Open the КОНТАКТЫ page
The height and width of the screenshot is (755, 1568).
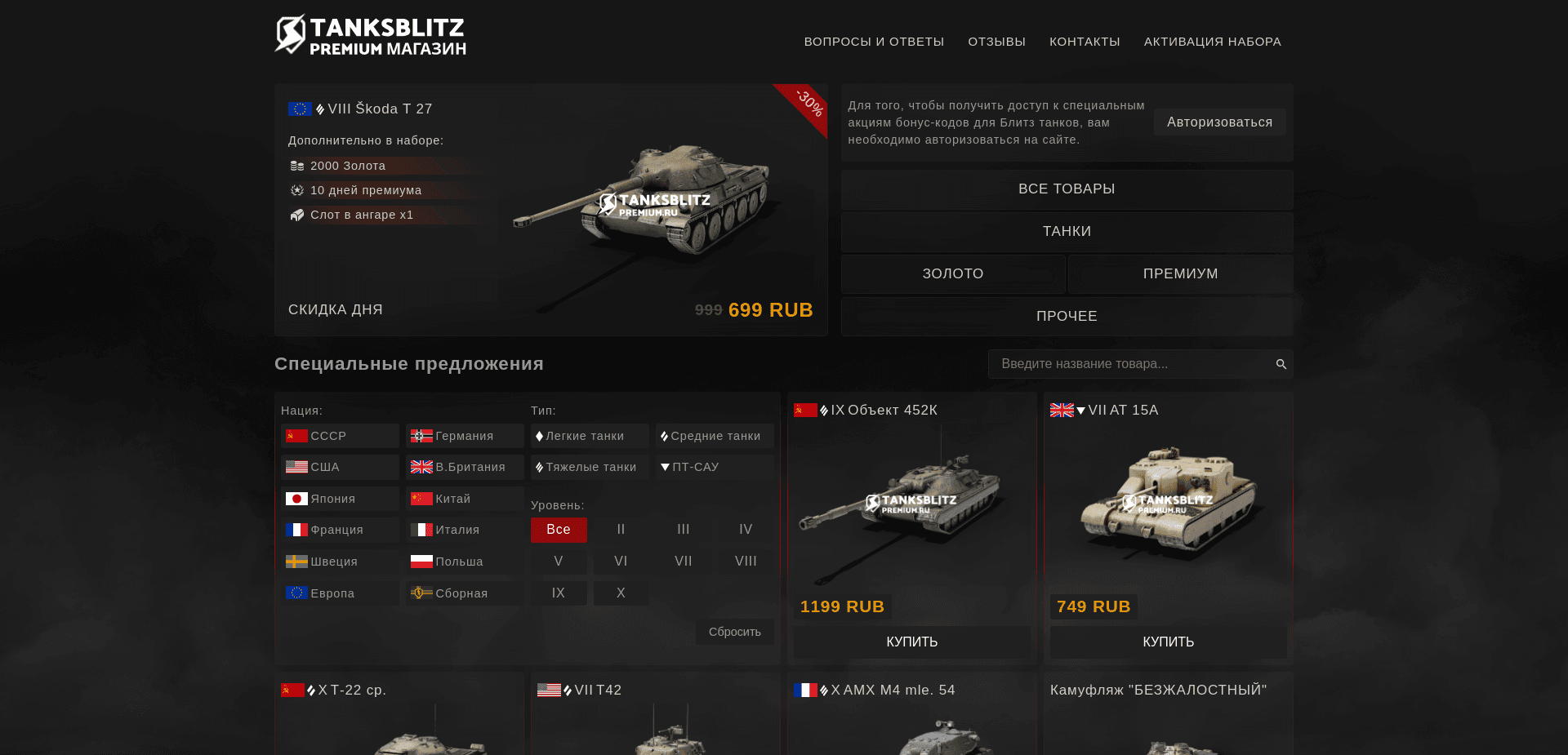click(x=1085, y=41)
